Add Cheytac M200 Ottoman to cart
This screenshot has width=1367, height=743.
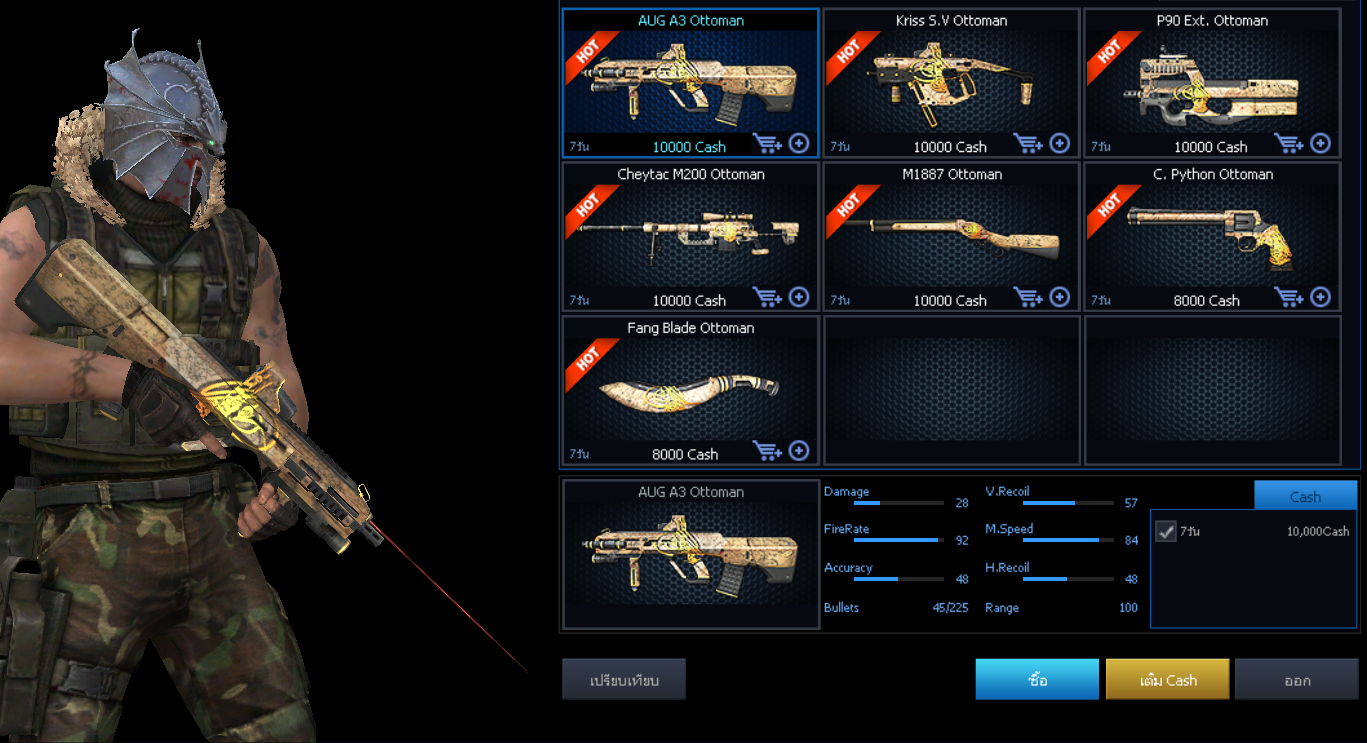coord(767,298)
